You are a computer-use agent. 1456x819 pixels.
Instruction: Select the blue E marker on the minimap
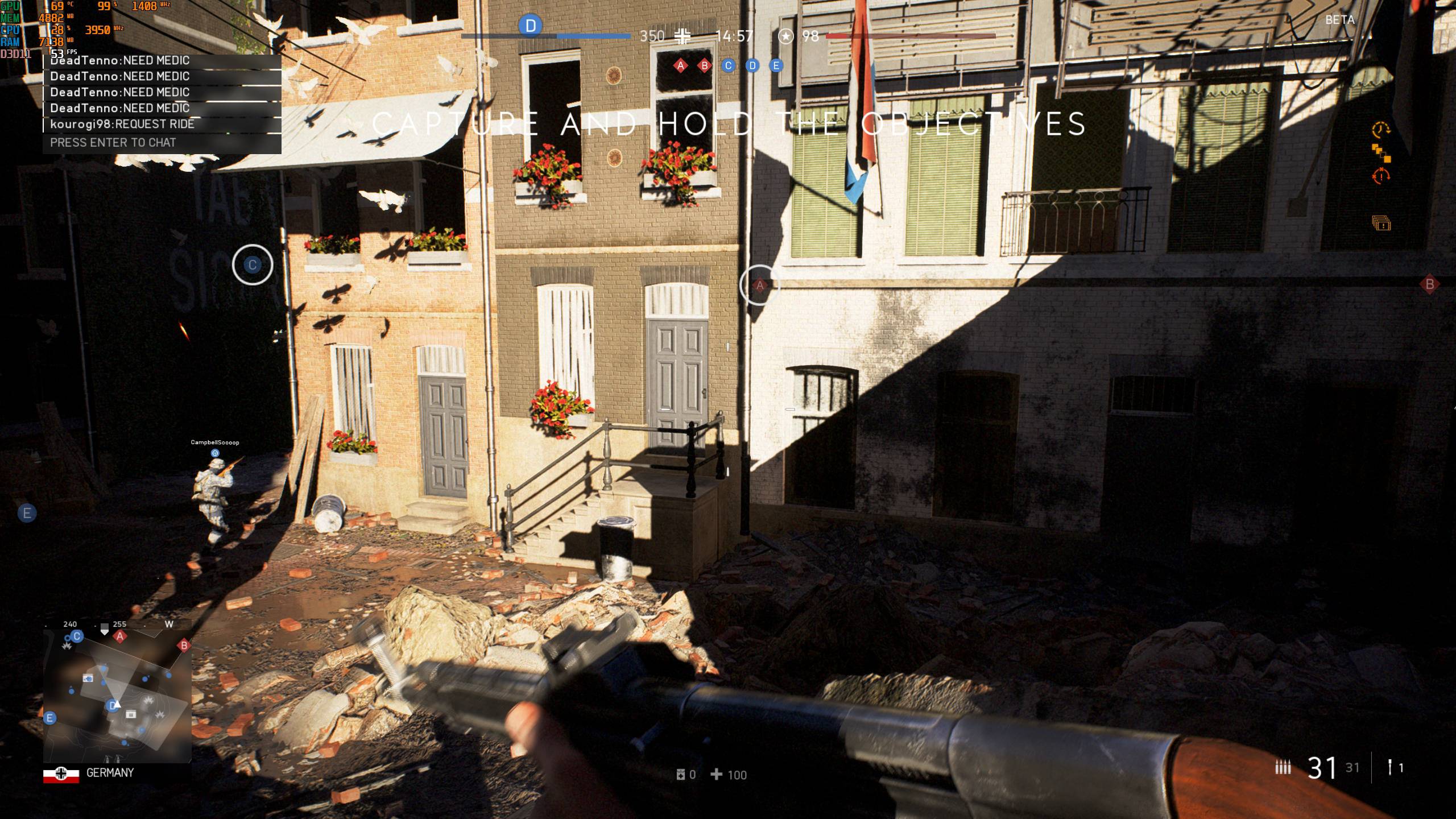pyautogui.click(x=50, y=718)
